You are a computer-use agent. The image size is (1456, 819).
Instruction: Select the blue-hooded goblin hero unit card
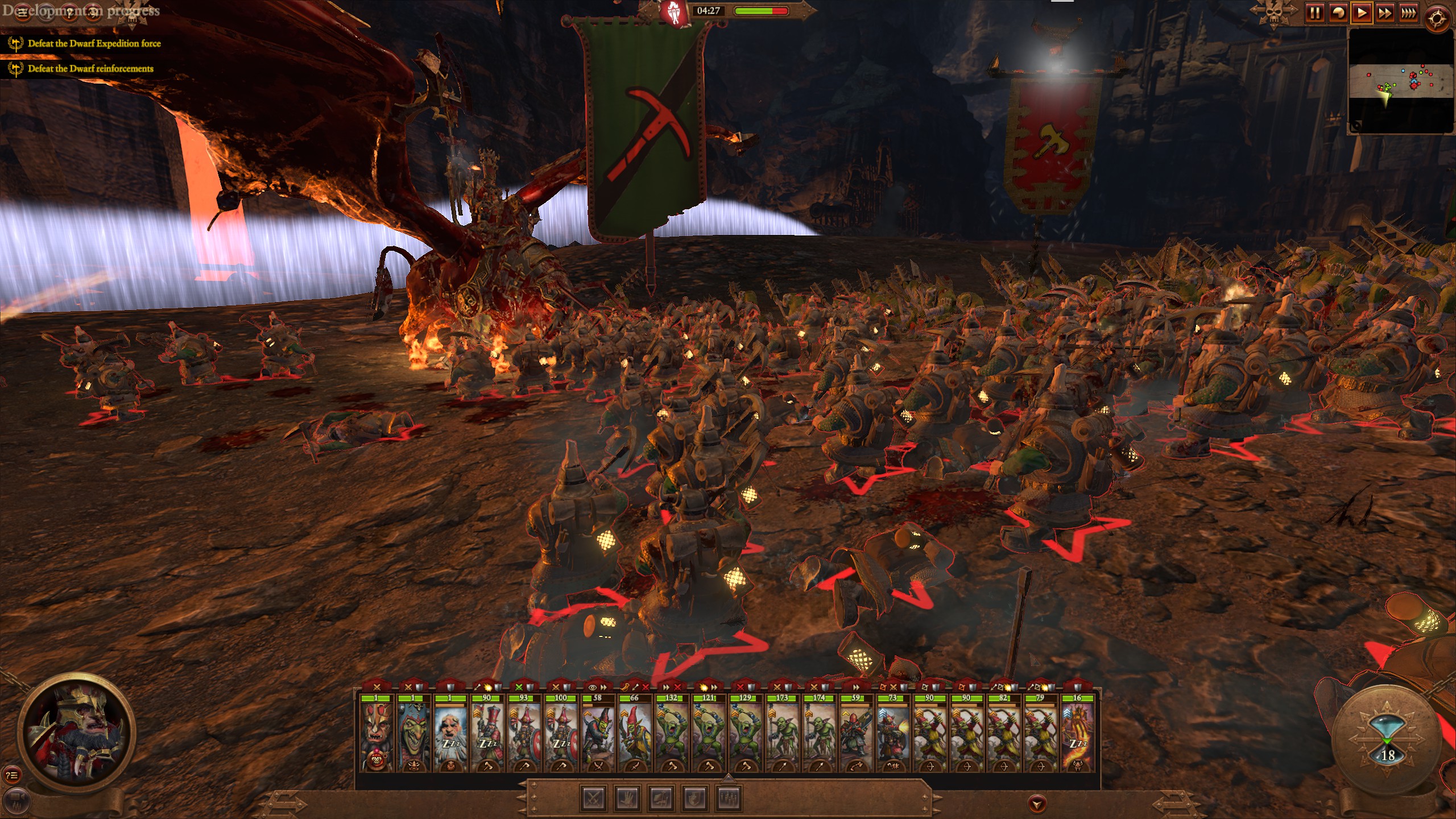pyautogui.click(x=413, y=734)
